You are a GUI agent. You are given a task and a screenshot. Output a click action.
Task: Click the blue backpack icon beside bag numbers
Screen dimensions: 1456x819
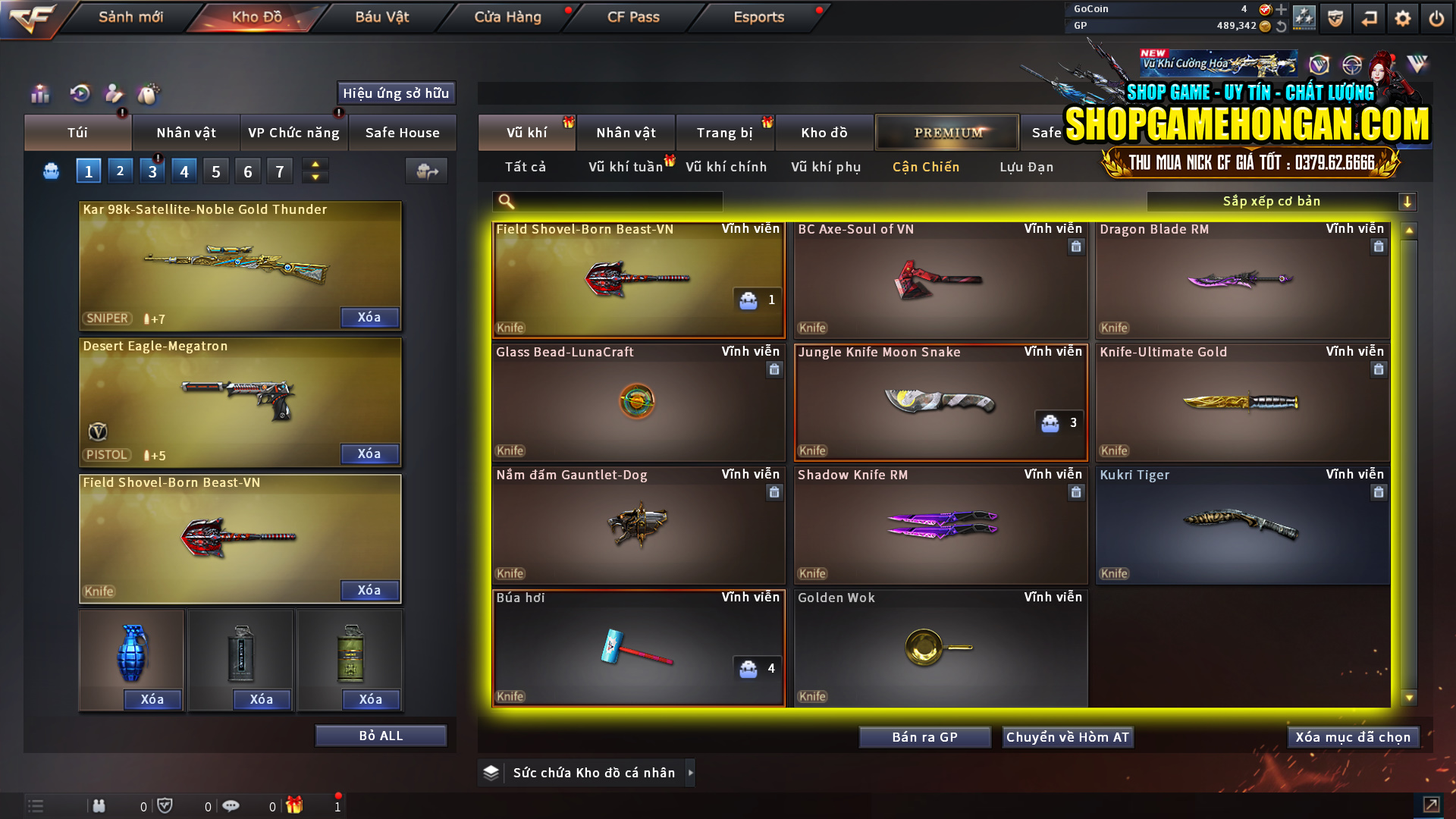tap(50, 171)
